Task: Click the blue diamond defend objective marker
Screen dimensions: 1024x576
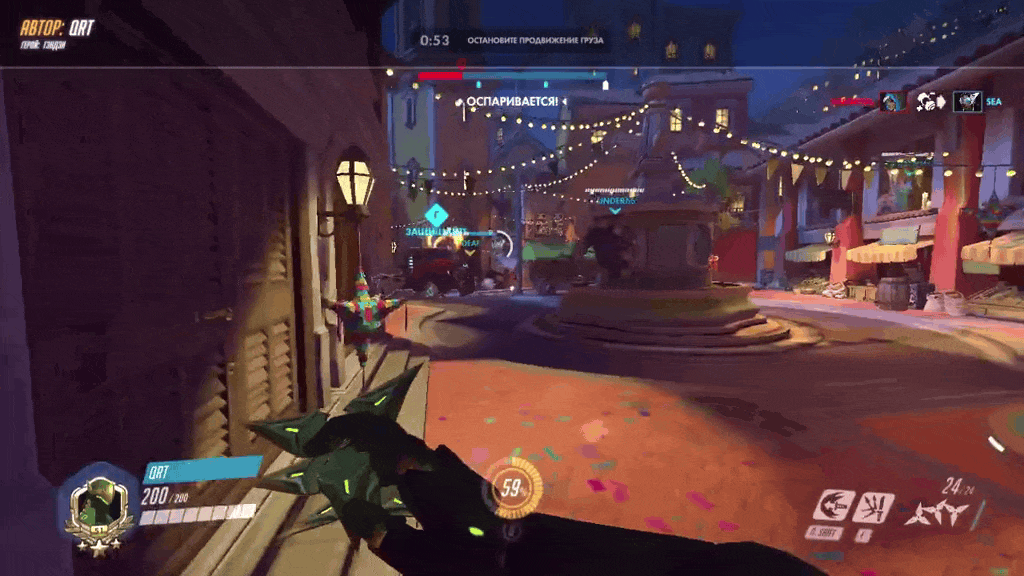Action: 435,213
